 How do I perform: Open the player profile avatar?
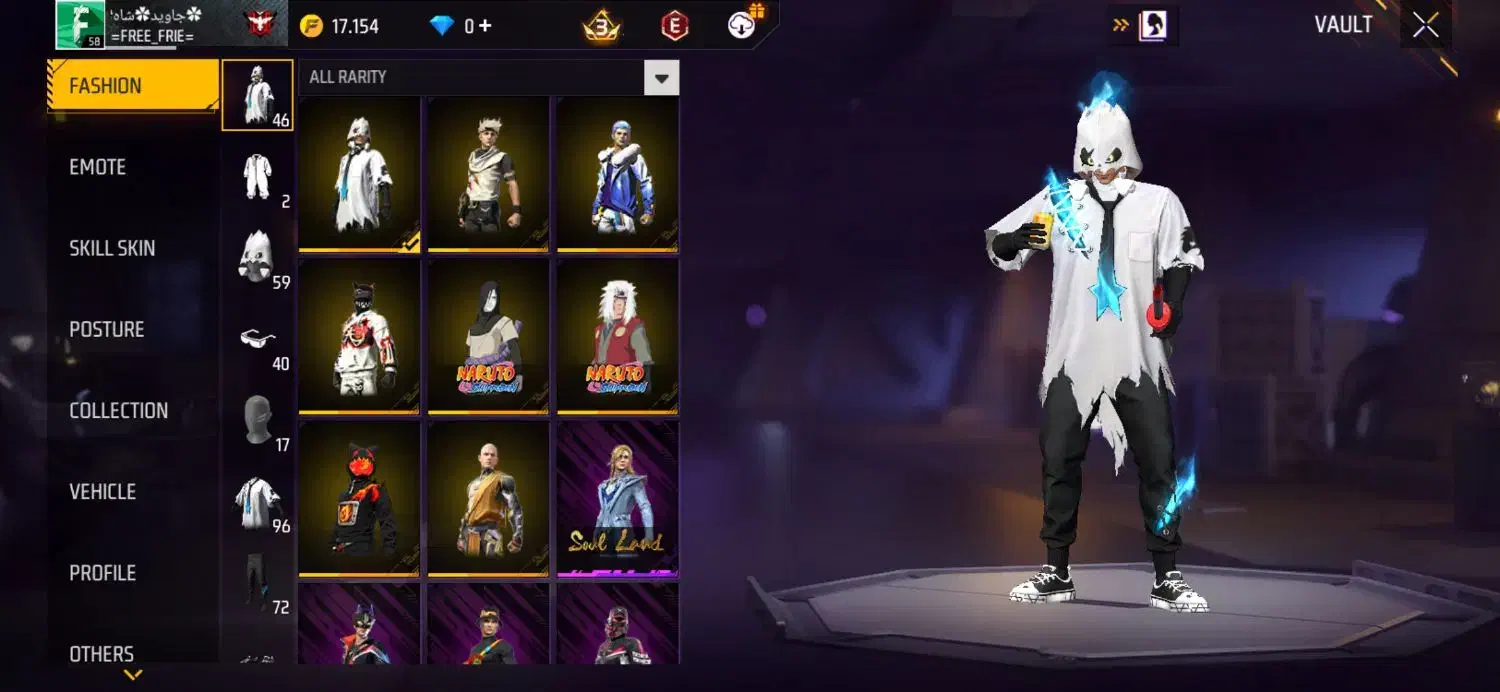(x=81, y=24)
